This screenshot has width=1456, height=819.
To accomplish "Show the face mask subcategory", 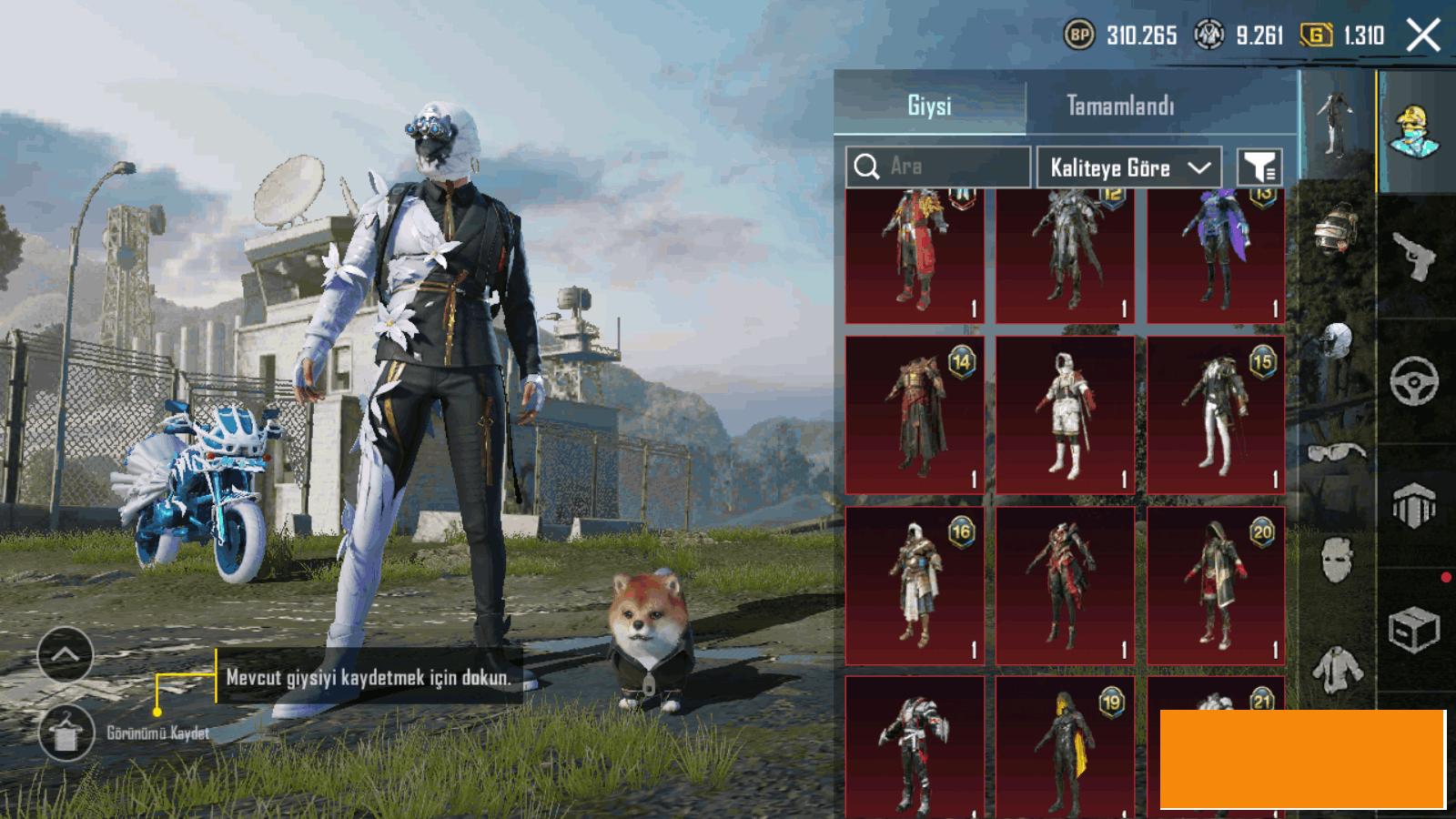I will point(1336,557).
